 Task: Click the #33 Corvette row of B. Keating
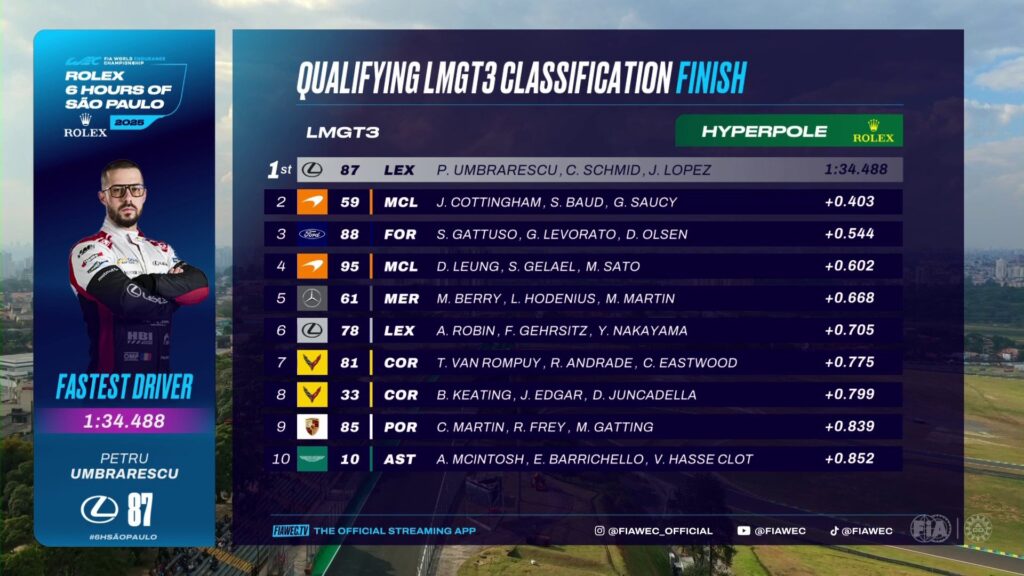[x=585, y=395]
